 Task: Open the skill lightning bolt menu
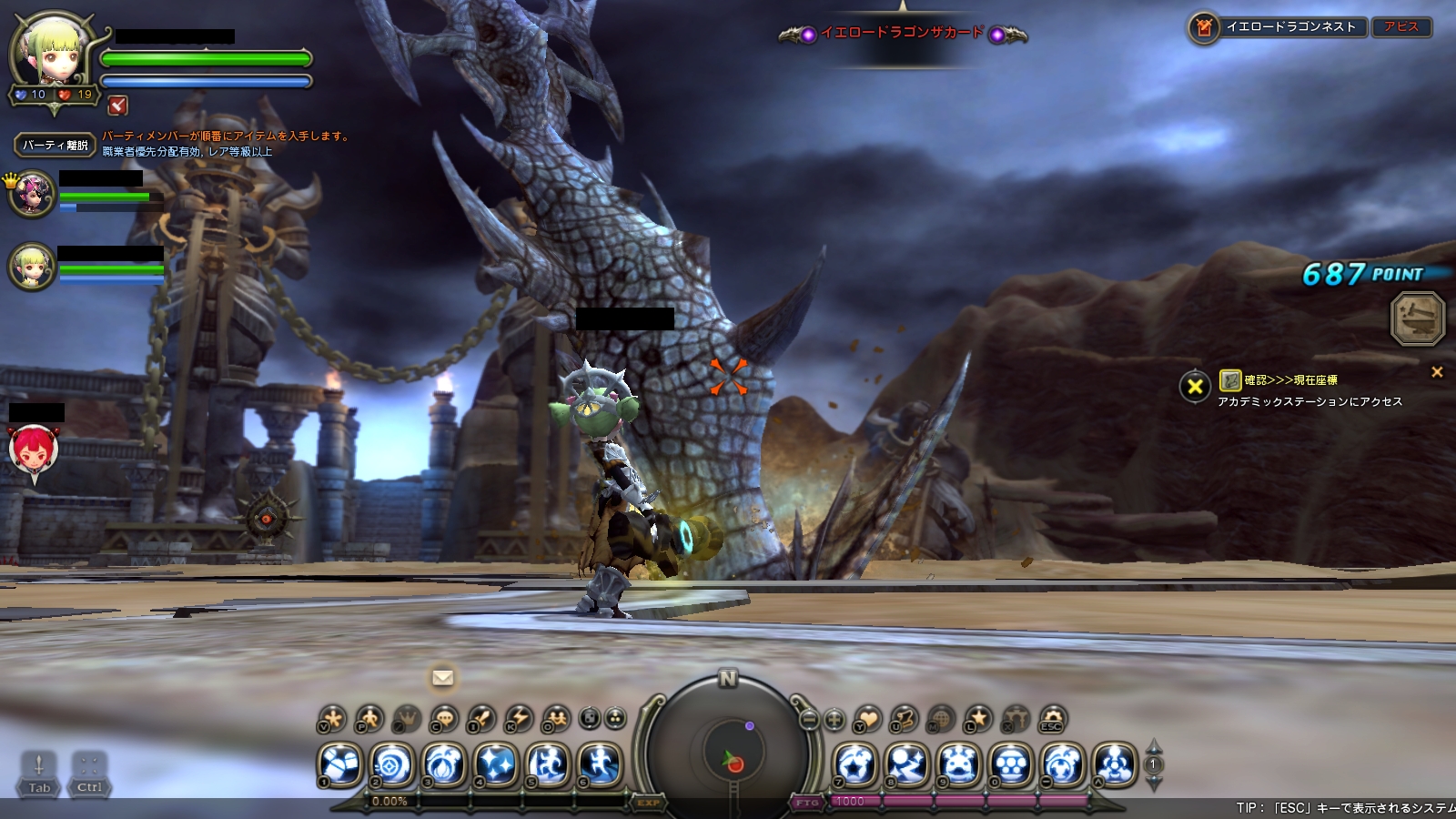(519, 719)
